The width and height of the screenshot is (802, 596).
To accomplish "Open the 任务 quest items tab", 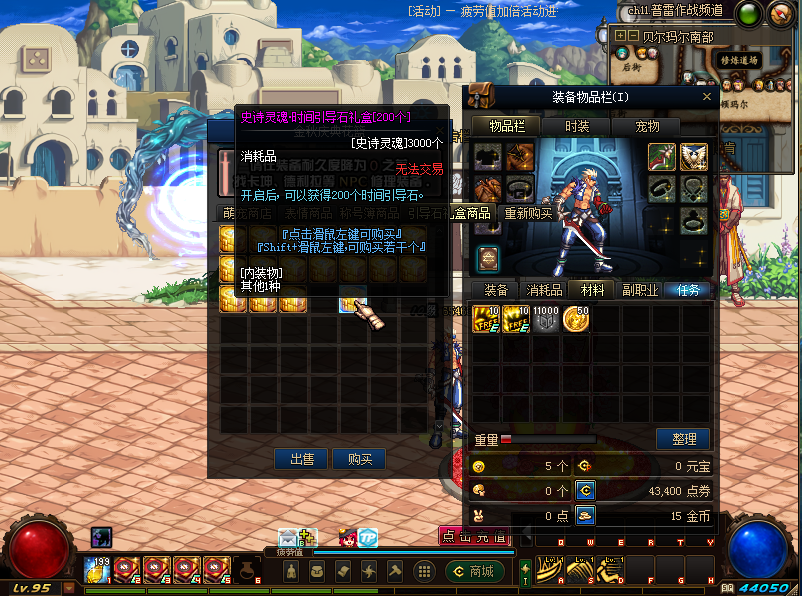I will pos(688,290).
